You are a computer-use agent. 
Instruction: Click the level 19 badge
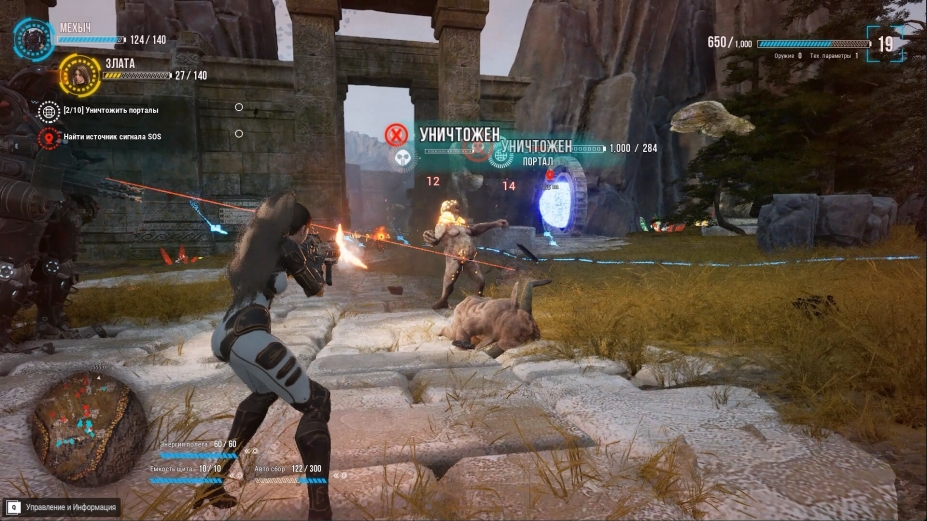pyautogui.click(x=885, y=44)
